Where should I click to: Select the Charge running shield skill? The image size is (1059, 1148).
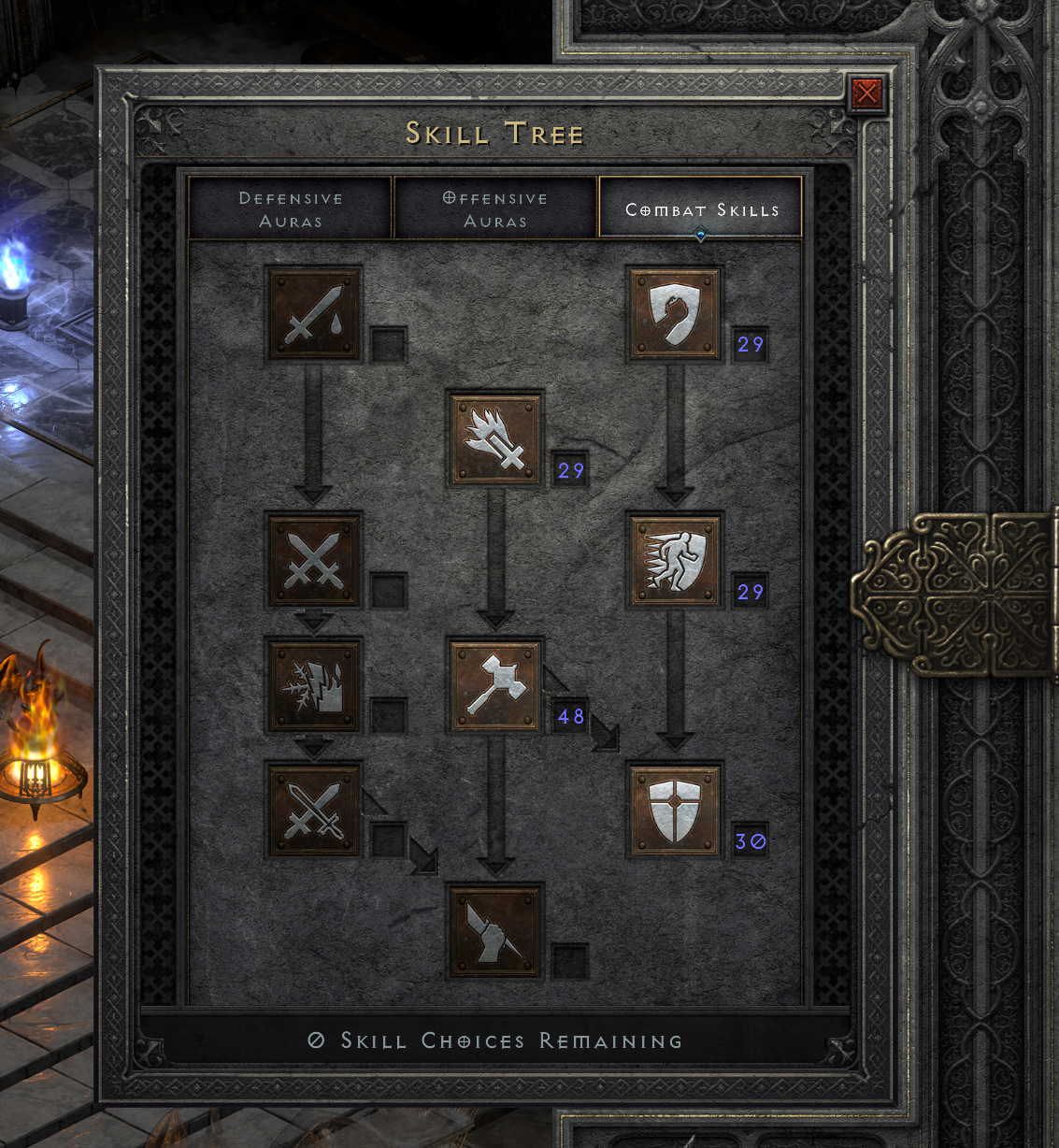[x=675, y=561]
